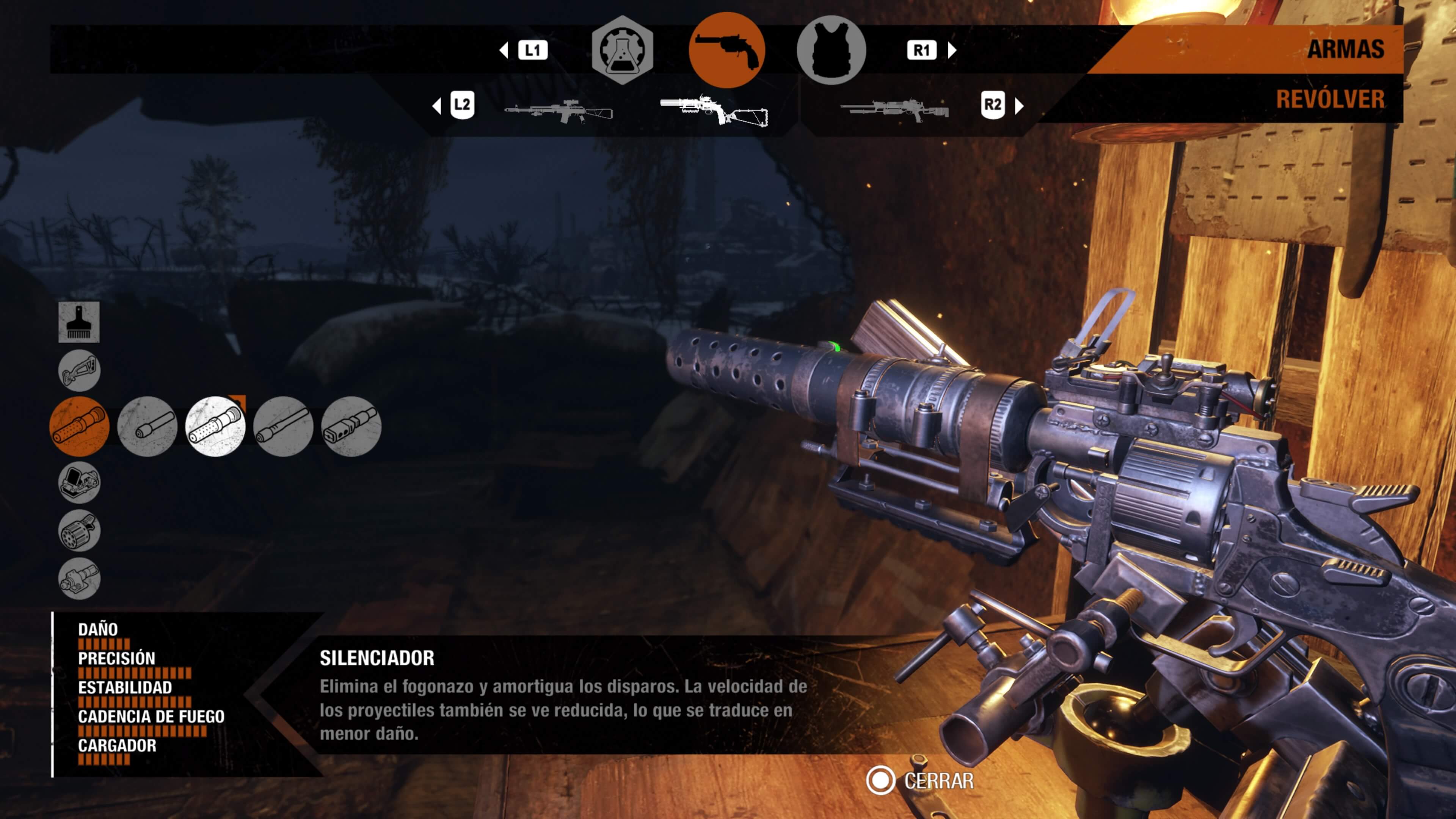Open the crafting tab with flask icon
Viewport: 1456px width, 819px height.
click(x=622, y=50)
